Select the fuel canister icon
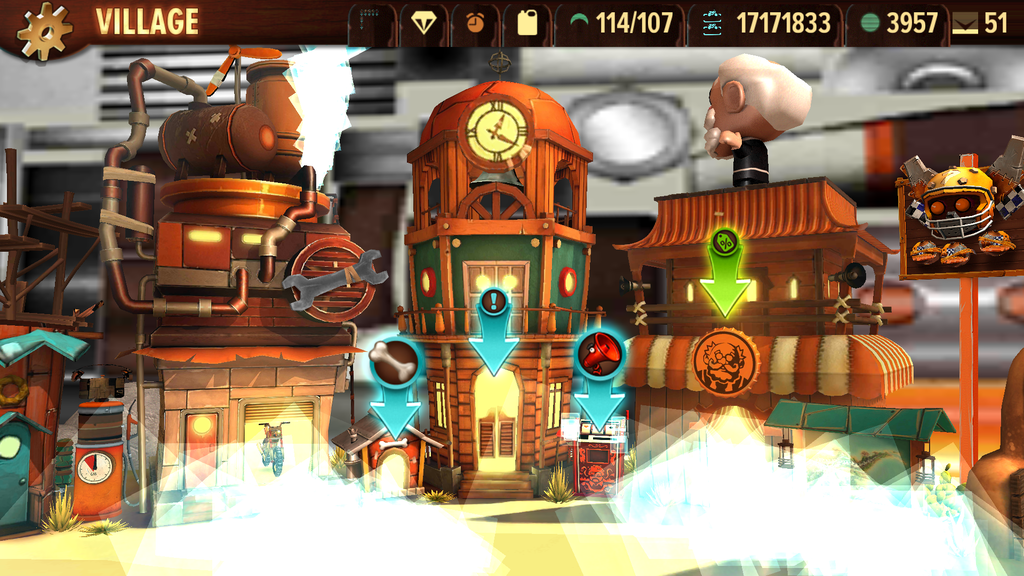Screen dimensions: 1024x576 click(527, 23)
